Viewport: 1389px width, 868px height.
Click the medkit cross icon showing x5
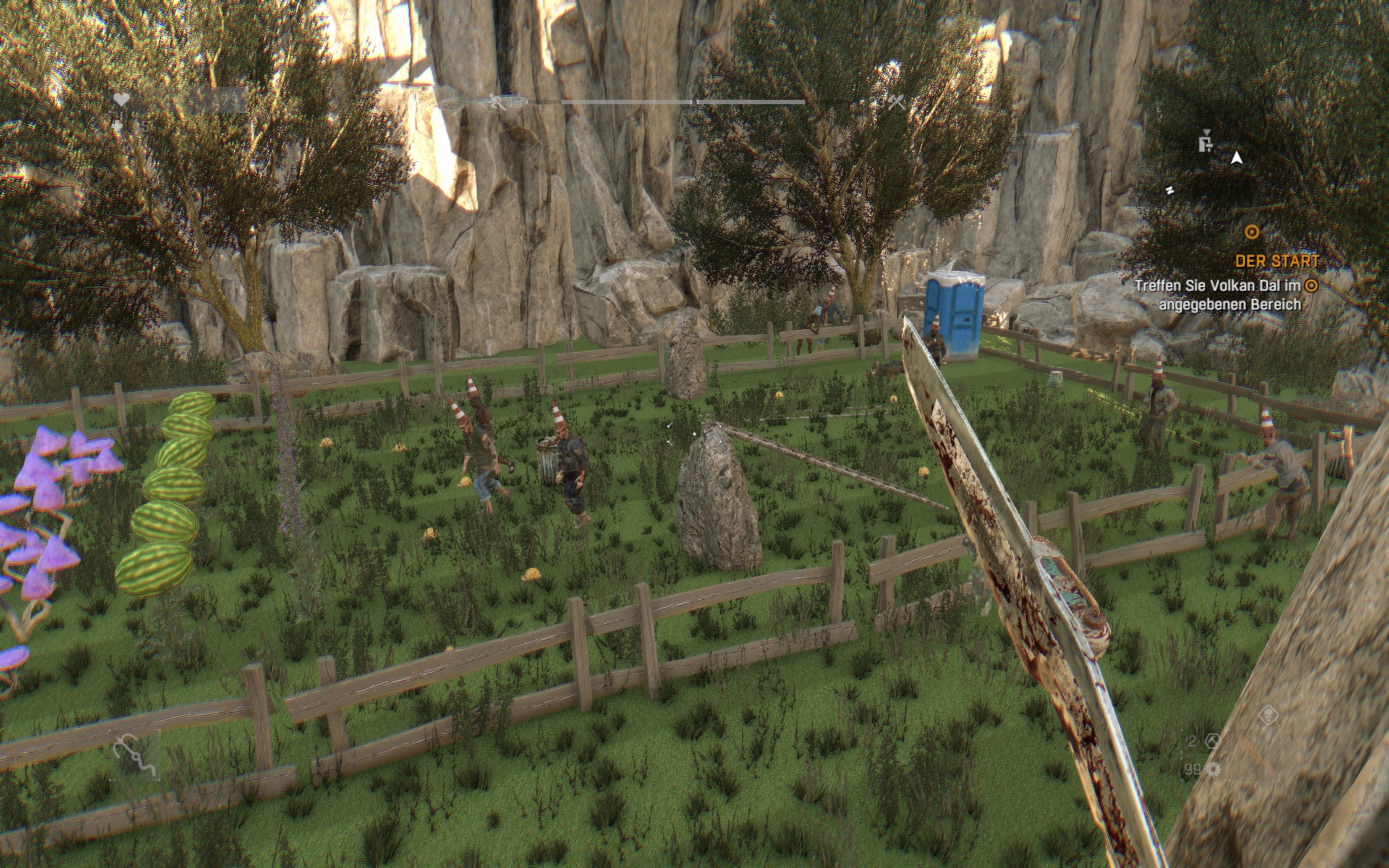(119, 126)
